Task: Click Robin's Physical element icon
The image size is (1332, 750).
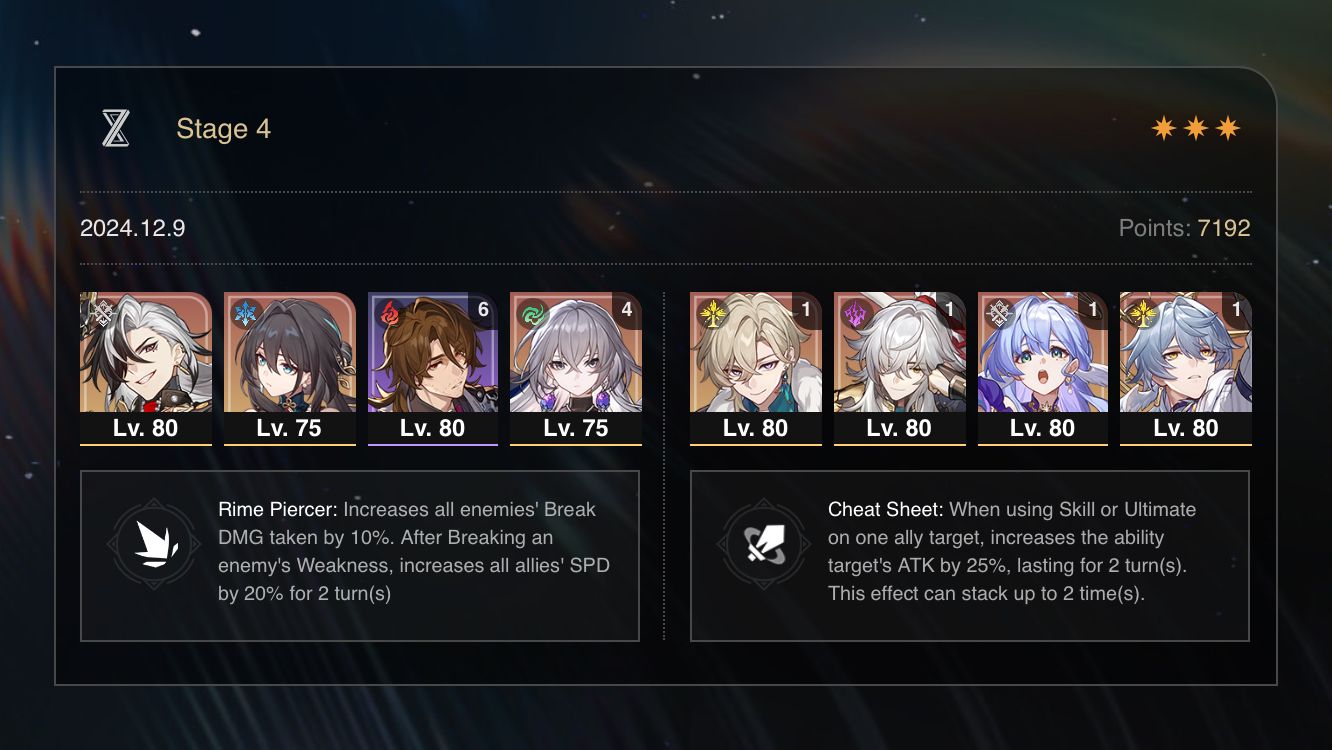Action: pyautogui.click(x=997, y=312)
